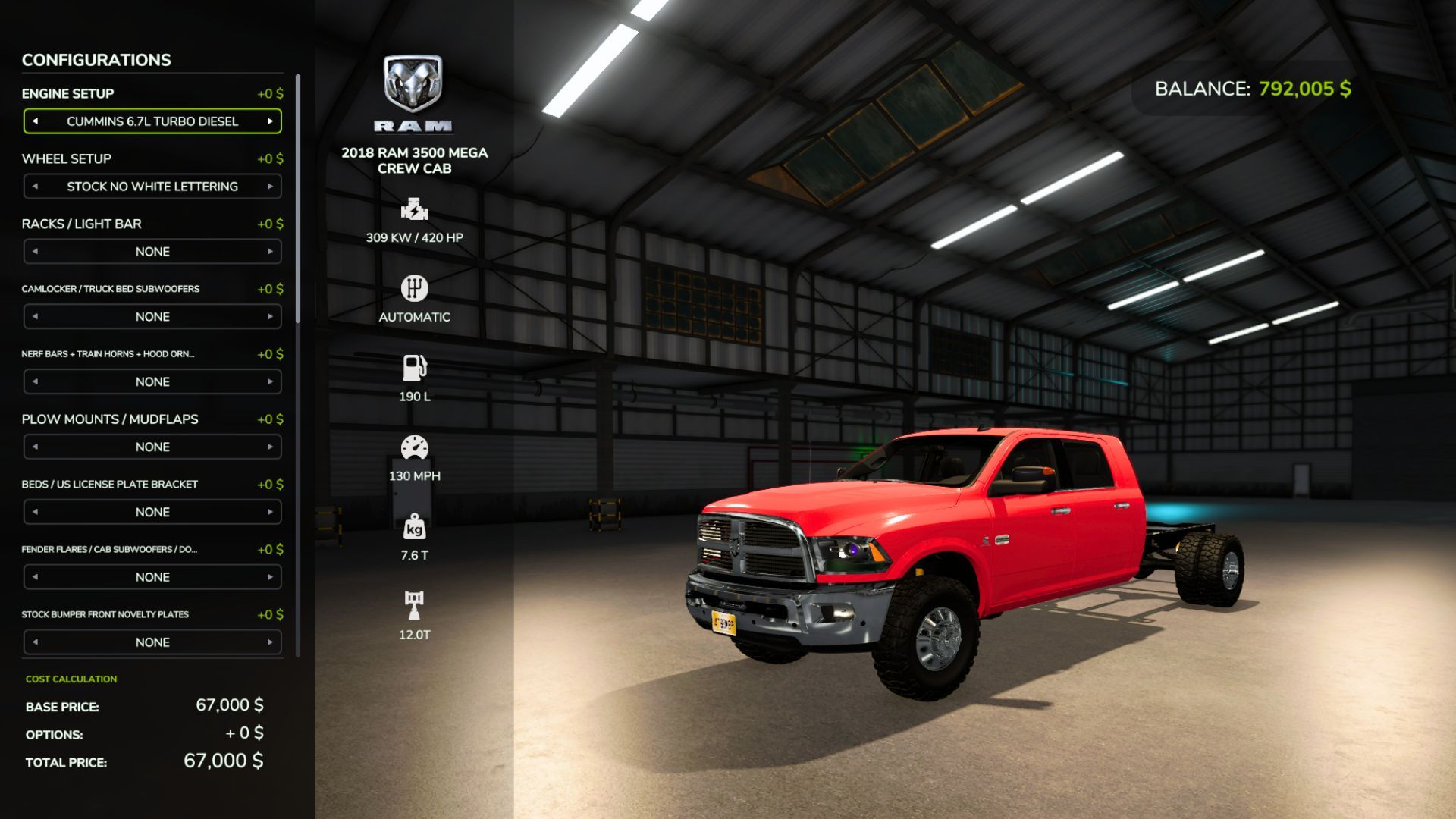
Task: Select NONE under Beds / US License Plate Bracket
Action: point(152,512)
